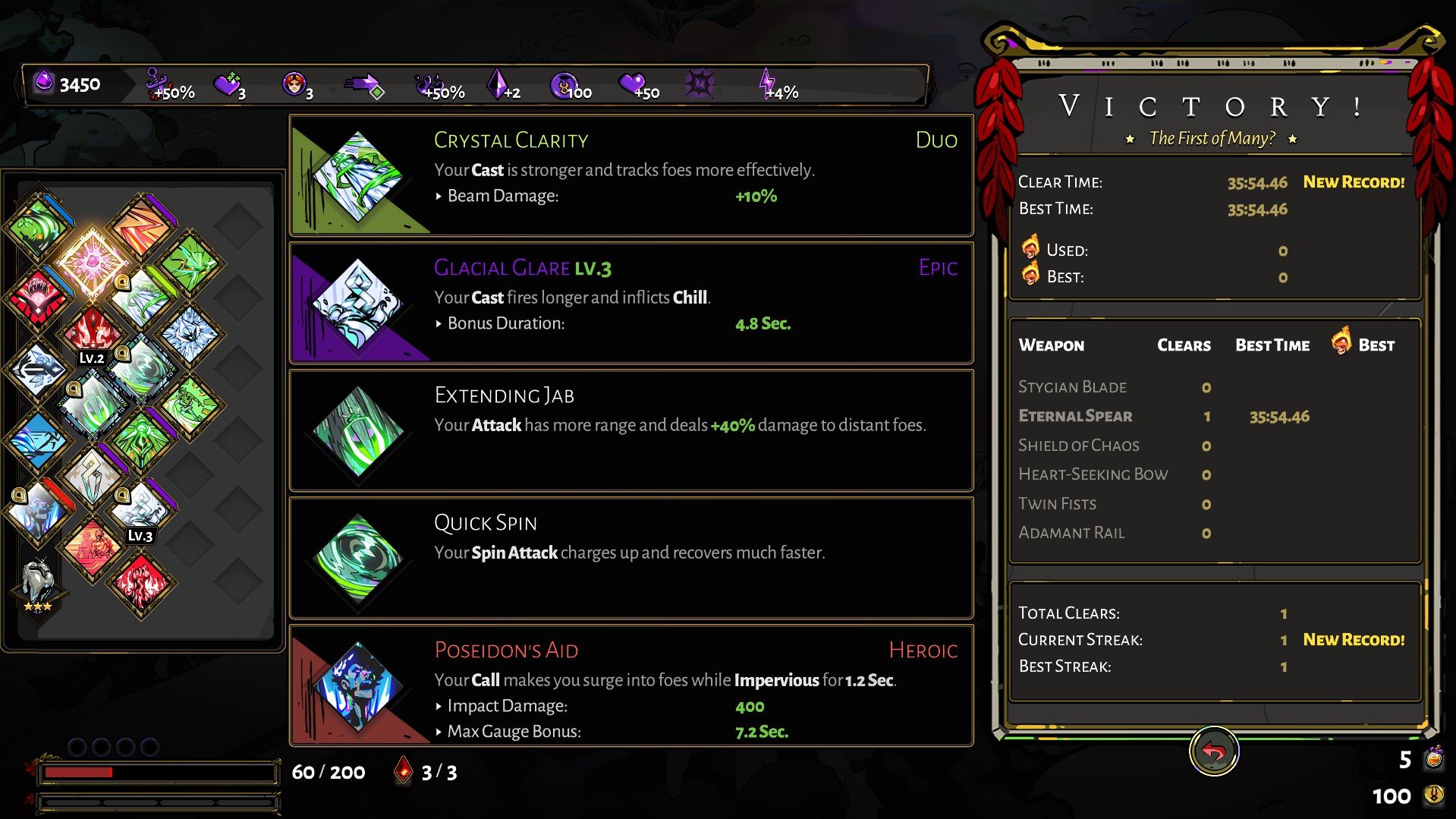Select the three-star keepsake icon
Image resolution: width=1456 pixels, height=819 pixels.
(x=38, y=584)
